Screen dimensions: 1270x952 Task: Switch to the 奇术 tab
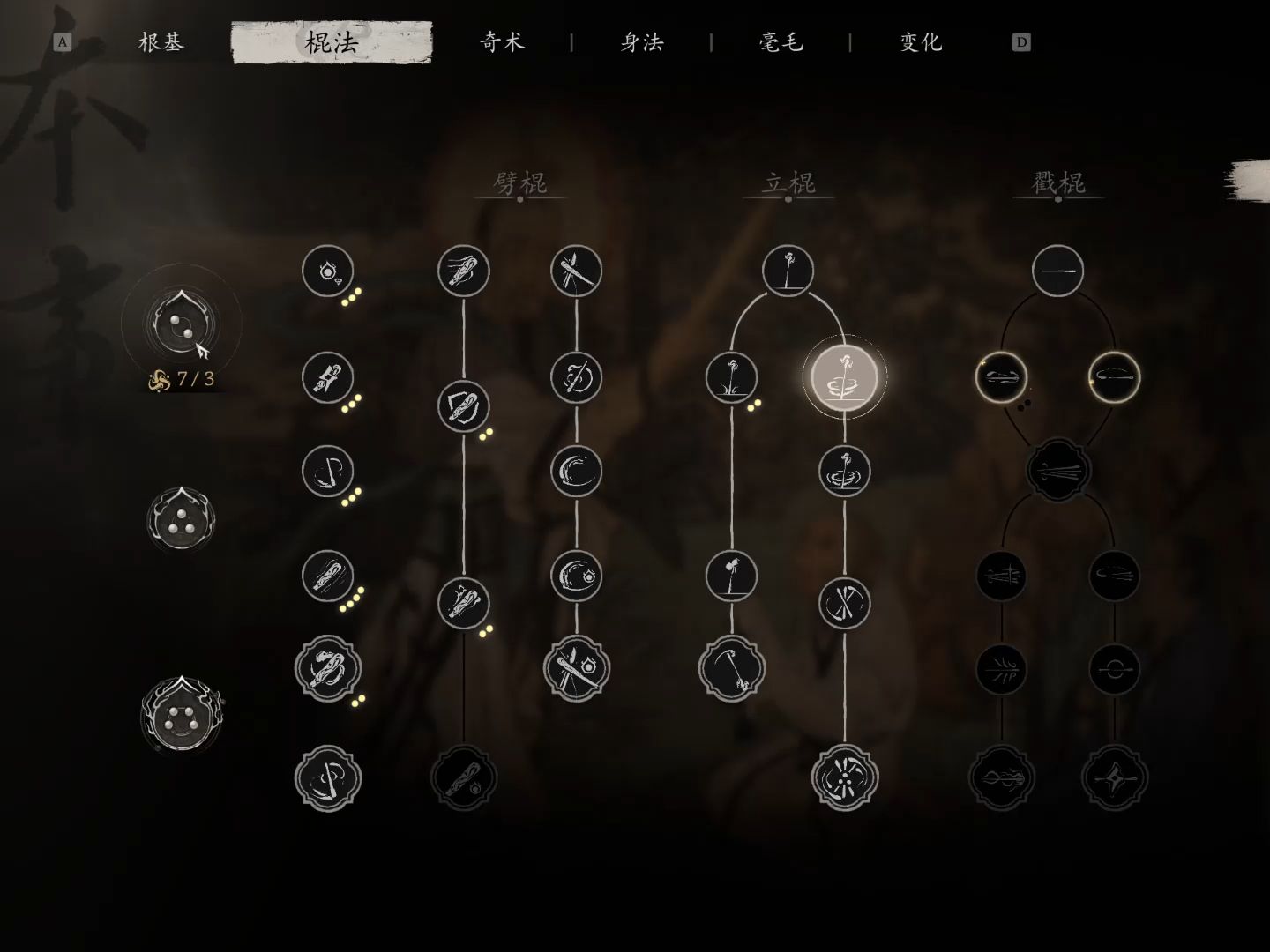[x=503, y=41]
